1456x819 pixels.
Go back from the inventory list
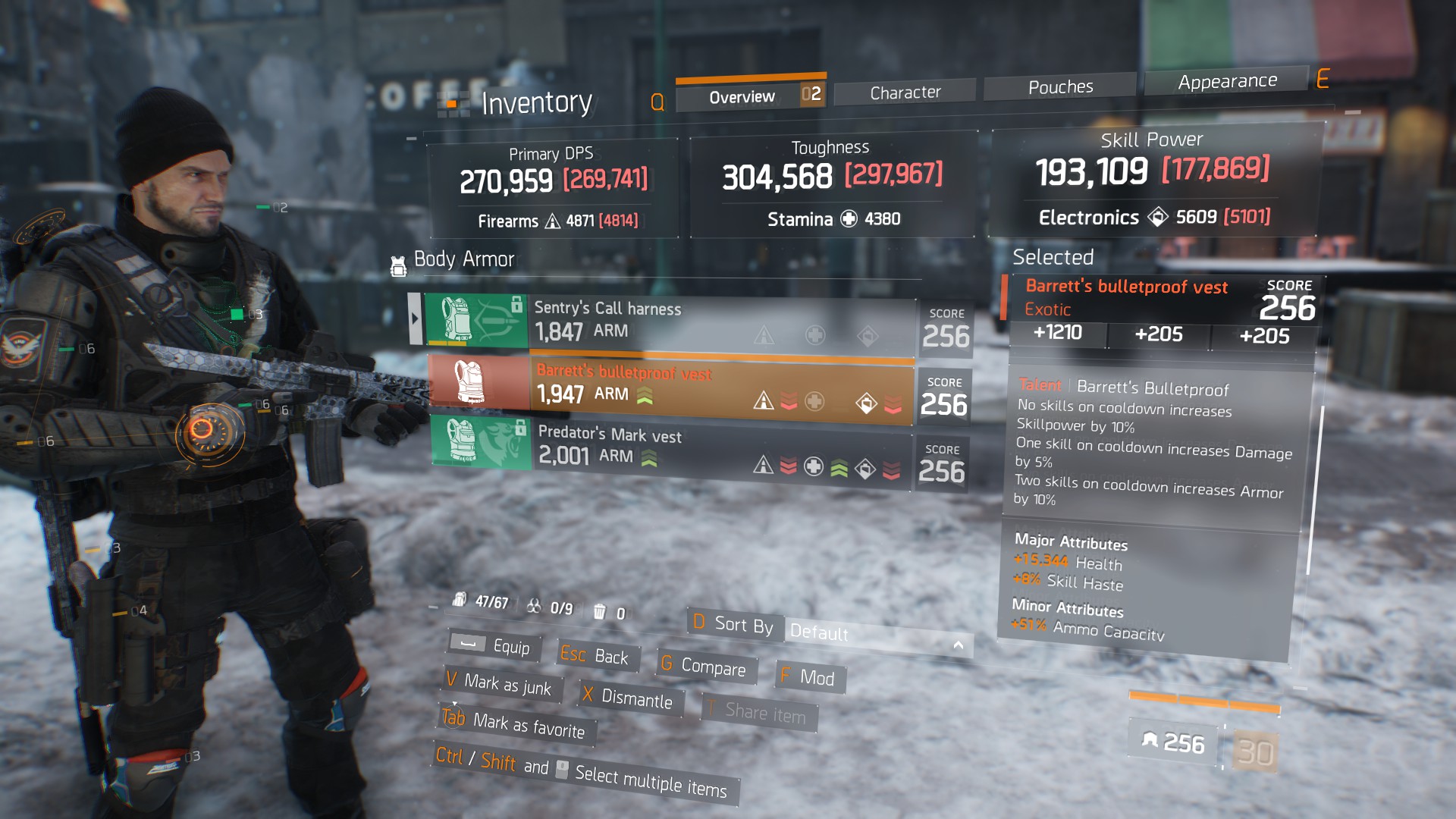click(596, 656)
